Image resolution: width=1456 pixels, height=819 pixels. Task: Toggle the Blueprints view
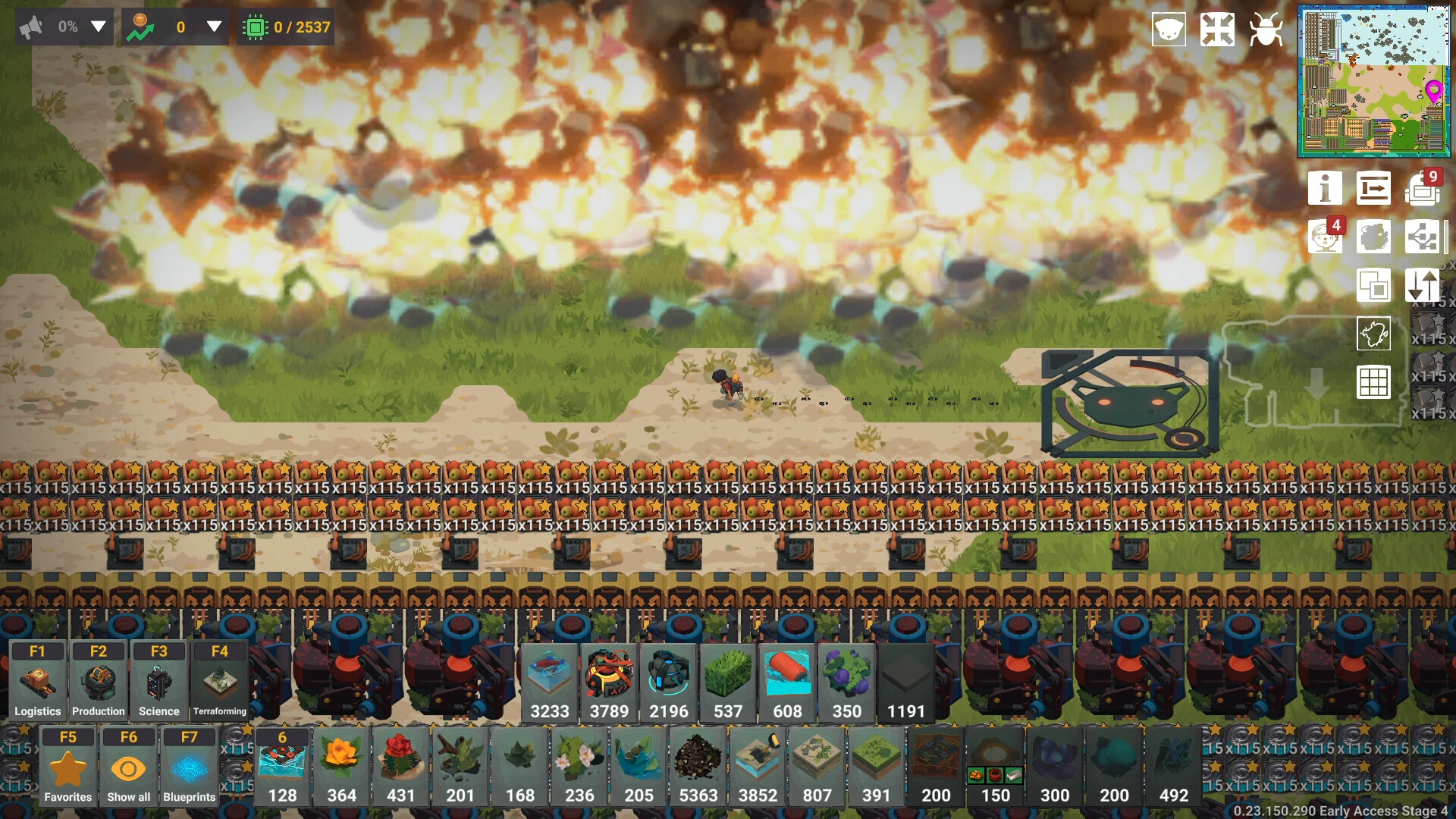click(189, 766)
